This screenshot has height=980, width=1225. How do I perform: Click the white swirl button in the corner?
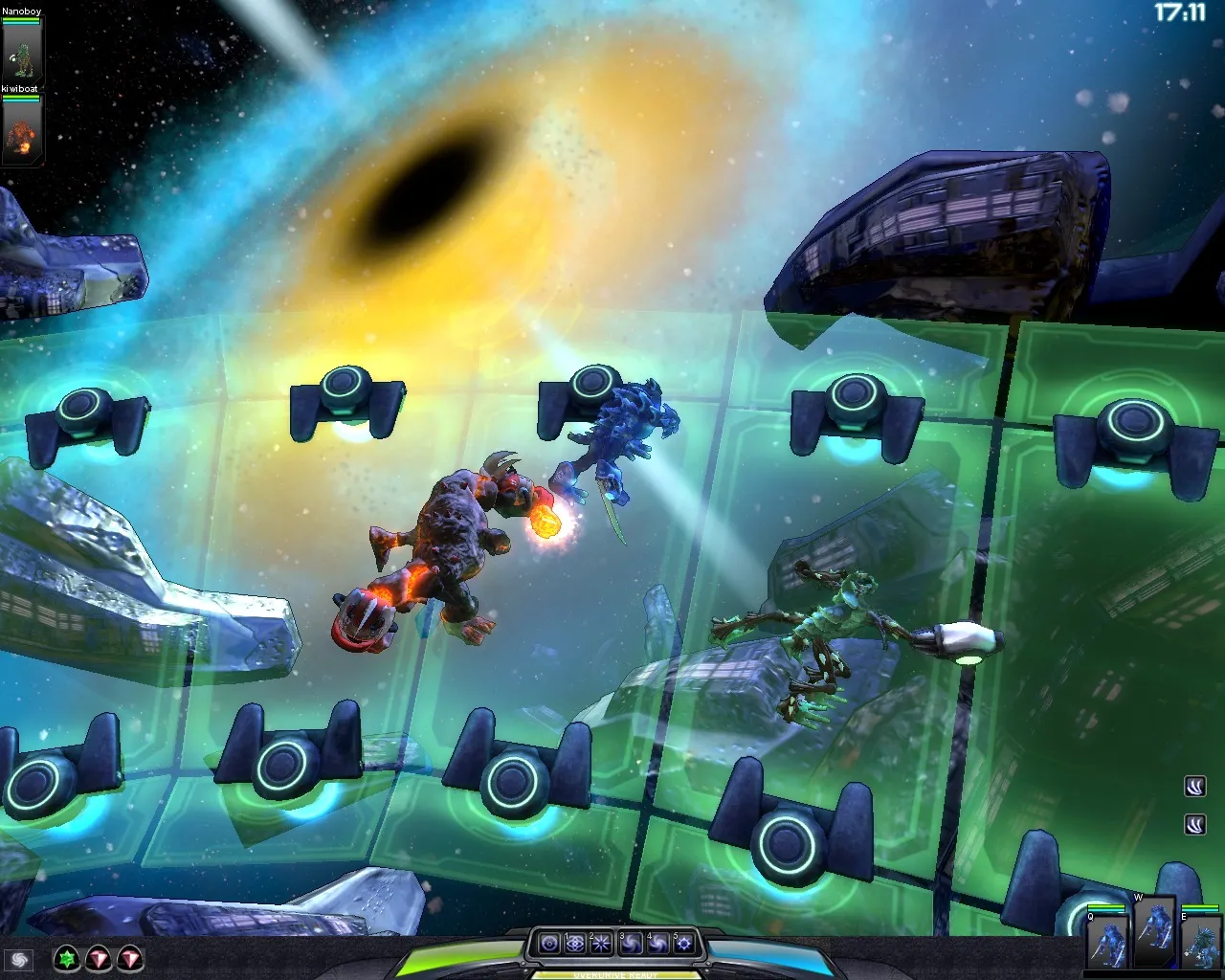click(18, 959)
